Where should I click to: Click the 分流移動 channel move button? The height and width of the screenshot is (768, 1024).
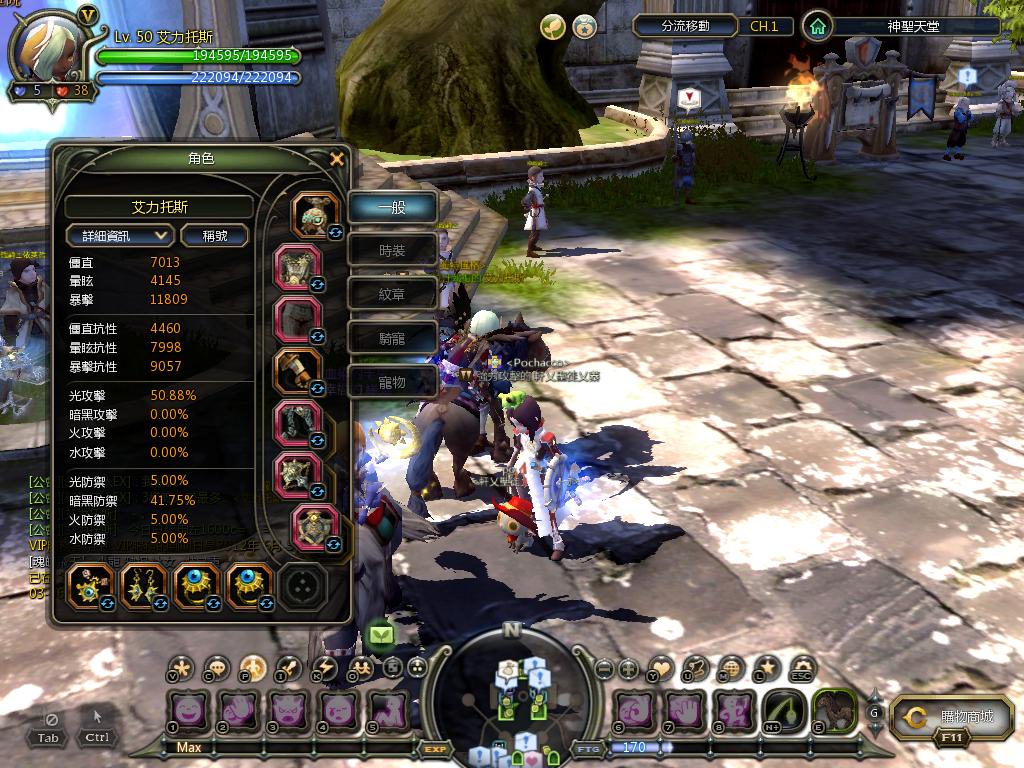[x=685, y=26]
